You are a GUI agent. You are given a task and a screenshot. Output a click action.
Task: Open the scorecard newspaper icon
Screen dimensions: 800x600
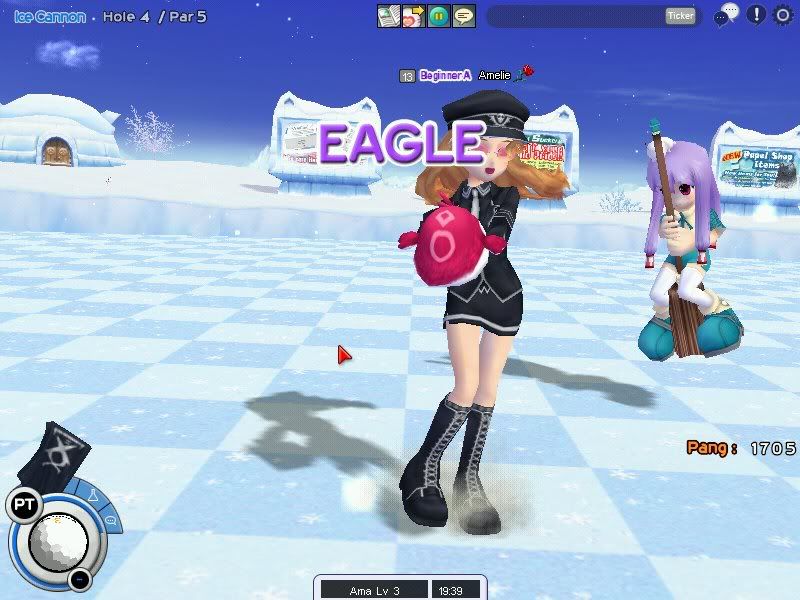tap(389, 16)
